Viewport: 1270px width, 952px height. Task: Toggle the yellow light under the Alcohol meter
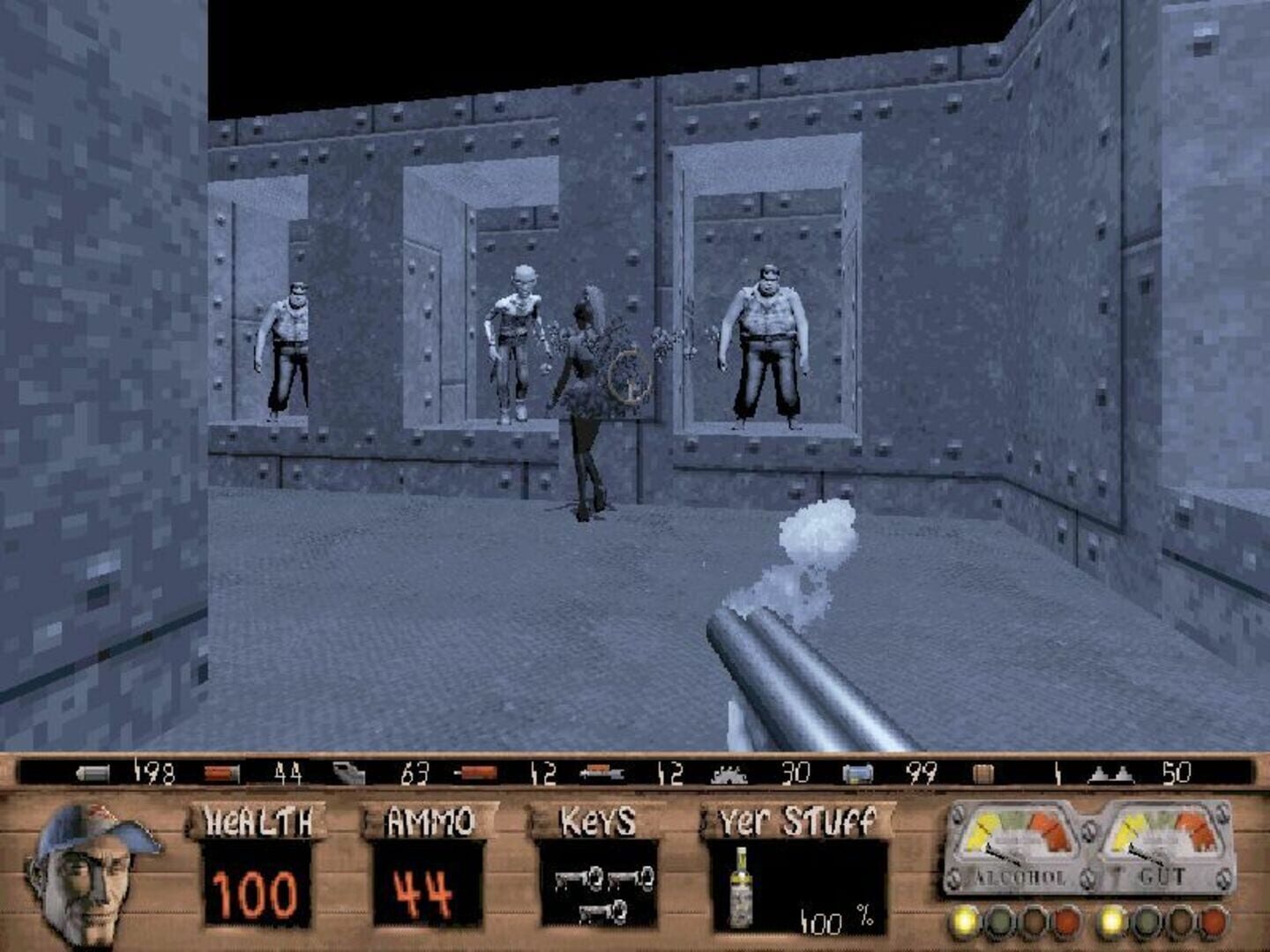click(964, 921)
